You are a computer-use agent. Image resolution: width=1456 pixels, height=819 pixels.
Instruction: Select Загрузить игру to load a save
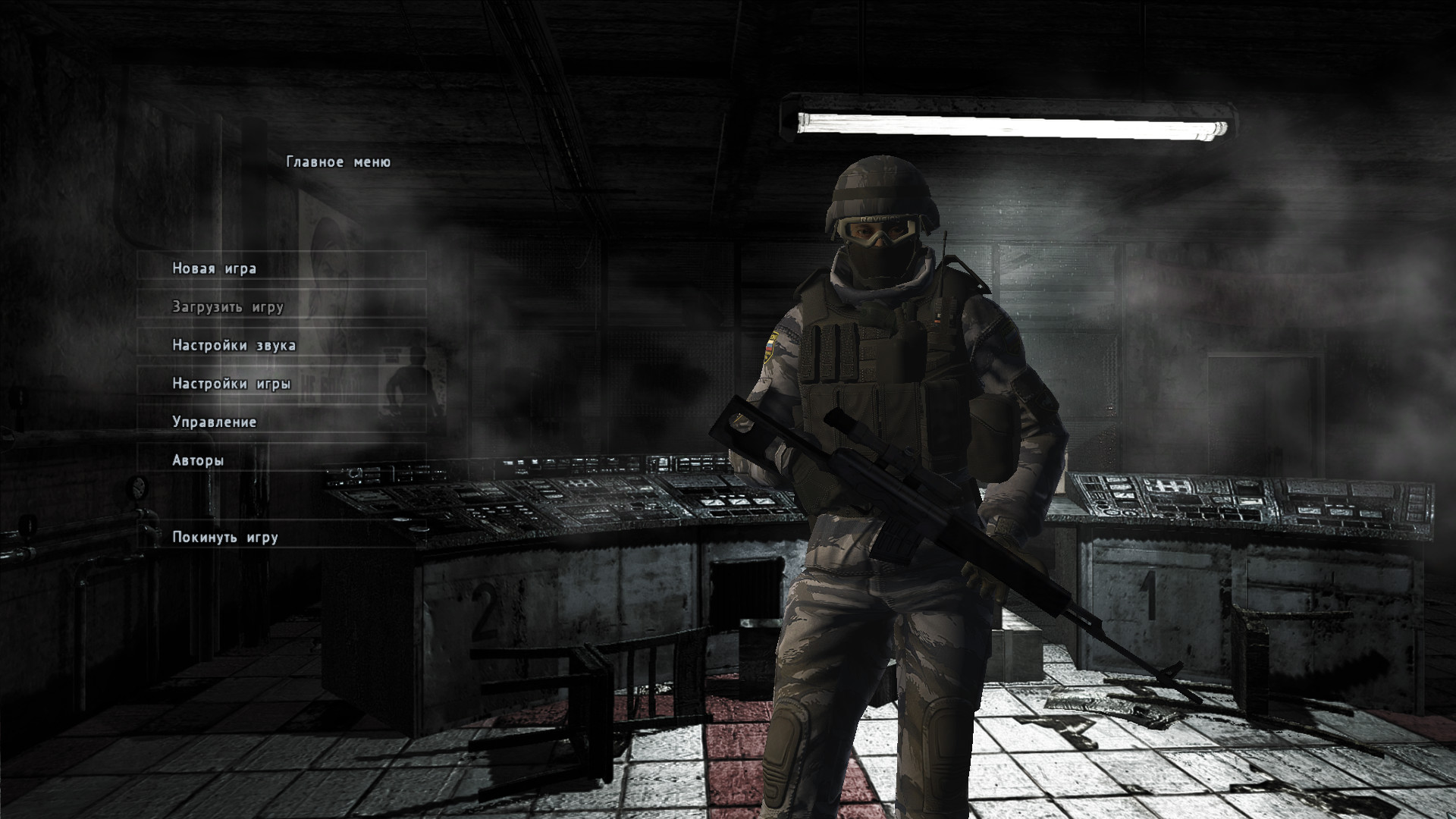227,307
